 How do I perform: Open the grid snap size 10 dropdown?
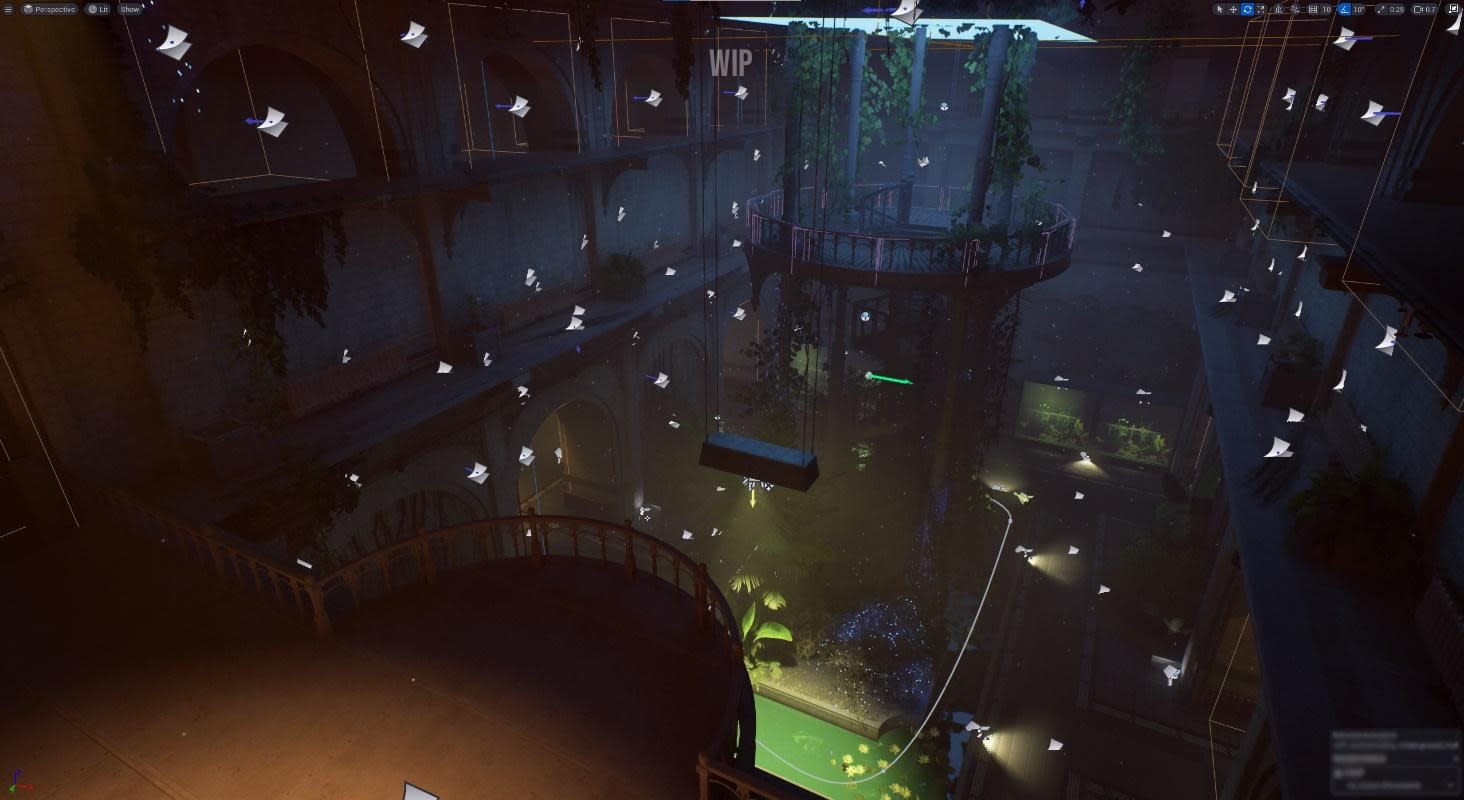point(1327,9)
